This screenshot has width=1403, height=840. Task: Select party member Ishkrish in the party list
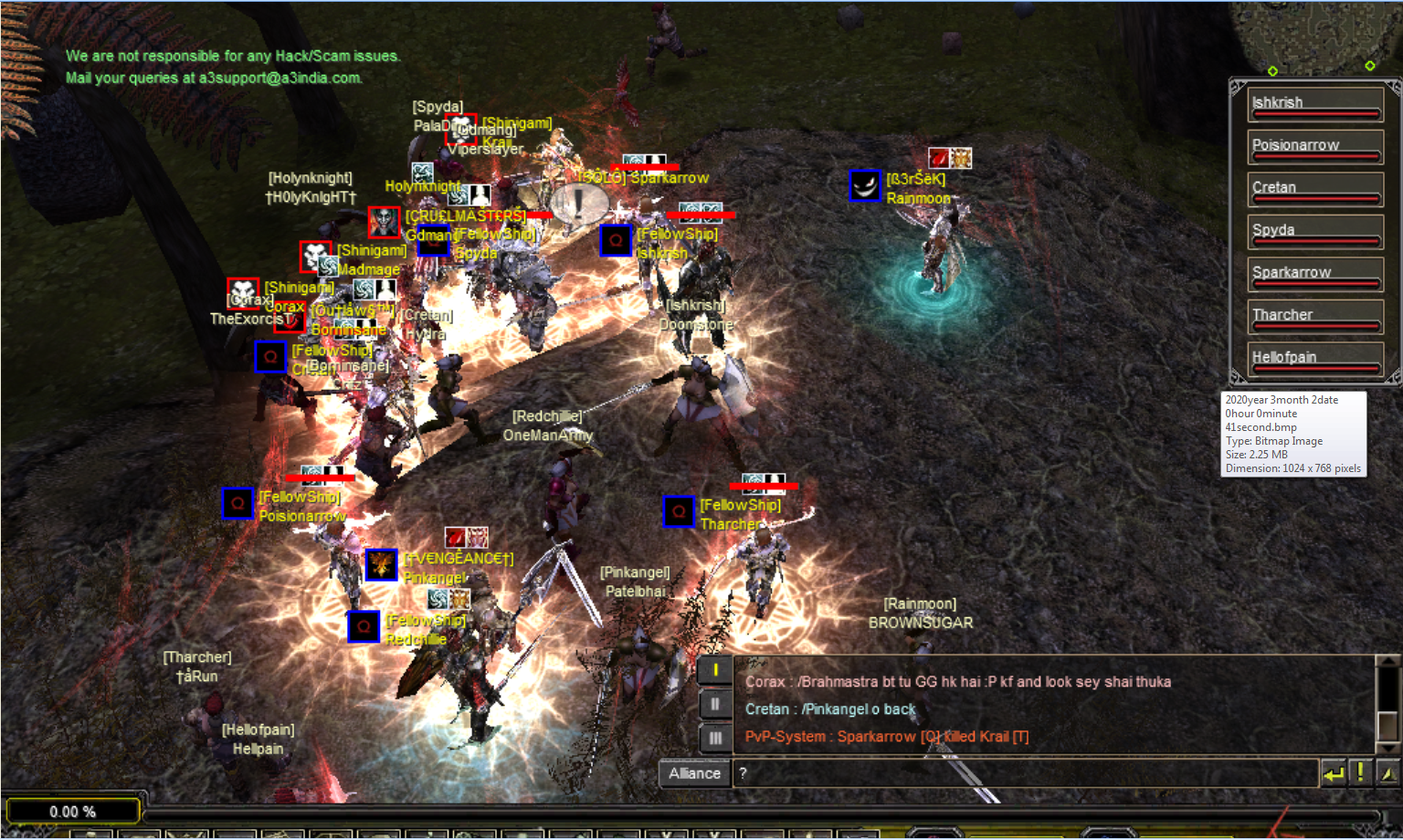click(1314, 104)
